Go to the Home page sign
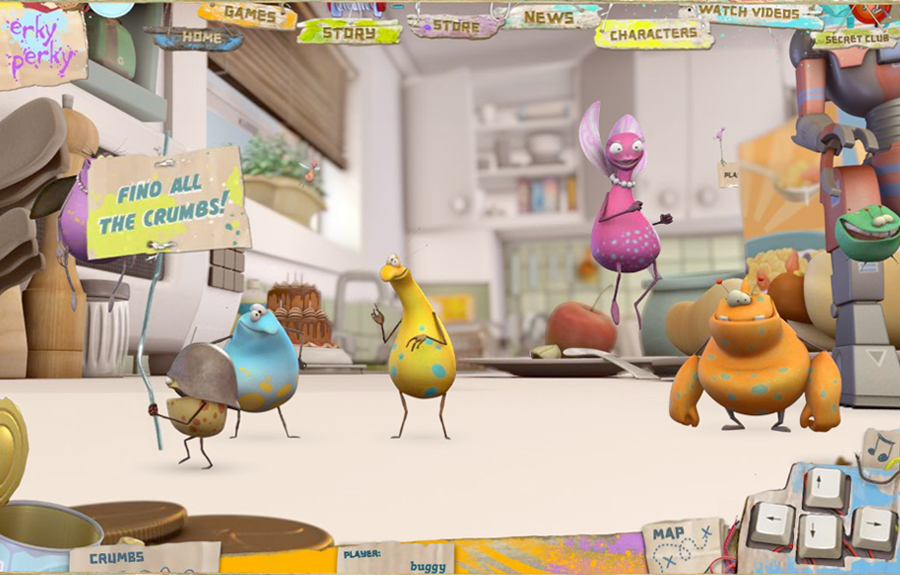The image size is (900, 575). [x=197, y=38]
